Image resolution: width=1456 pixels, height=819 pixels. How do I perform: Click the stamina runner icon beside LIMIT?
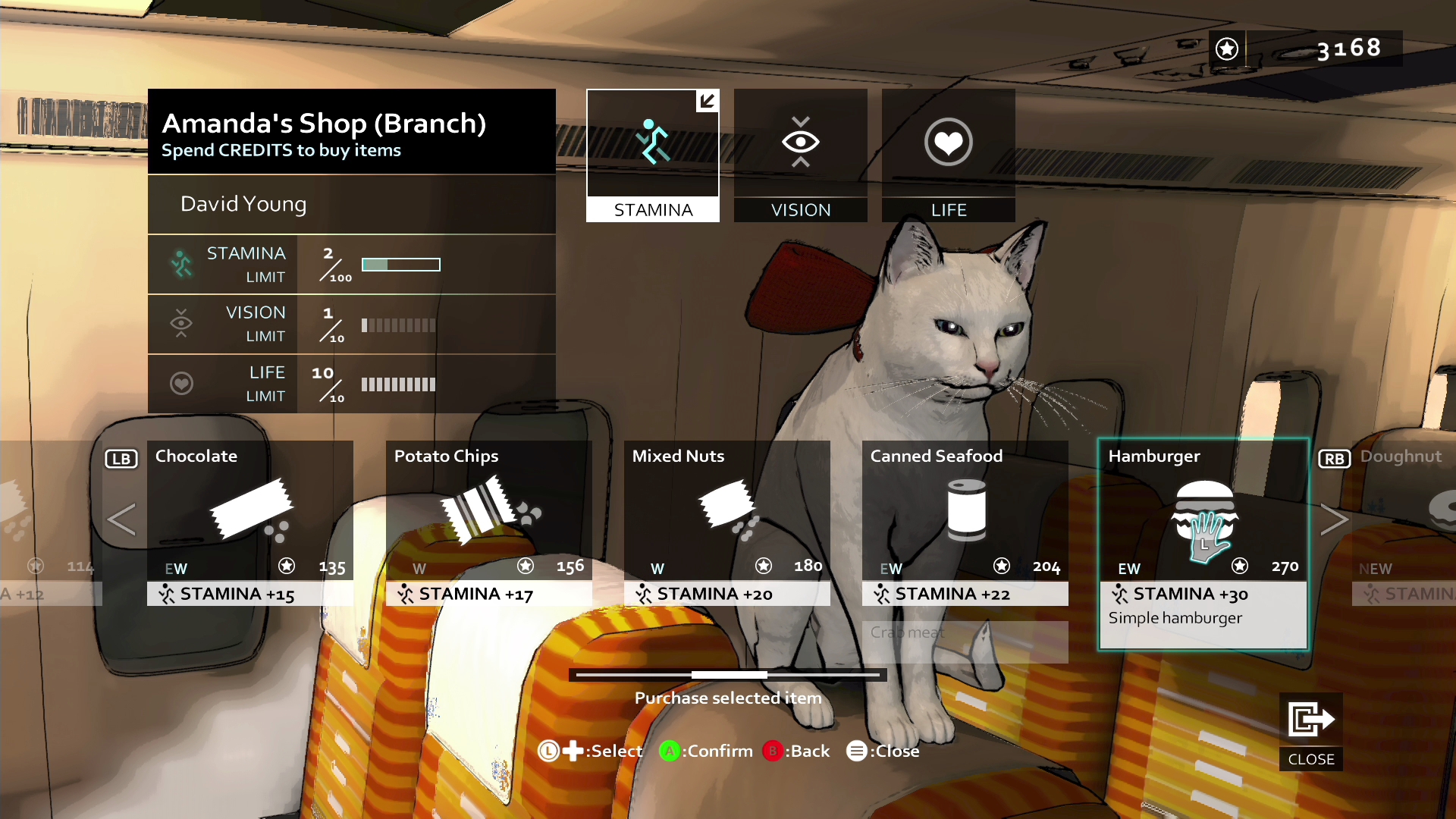[181, 264]
